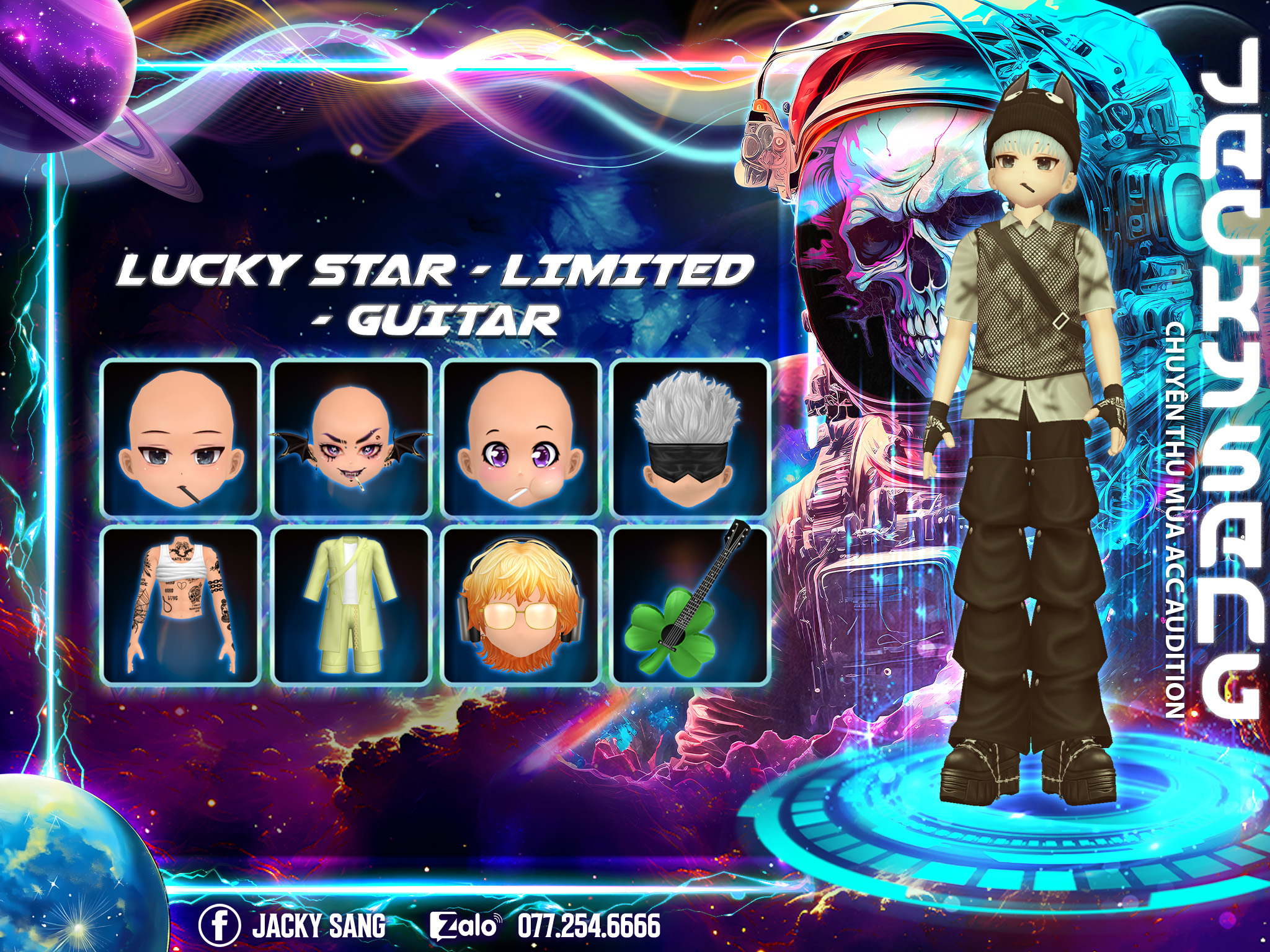Select the yellow suit outfit tile
Image resolution: width=1270 pixels, height=952 pixels.
352,606
